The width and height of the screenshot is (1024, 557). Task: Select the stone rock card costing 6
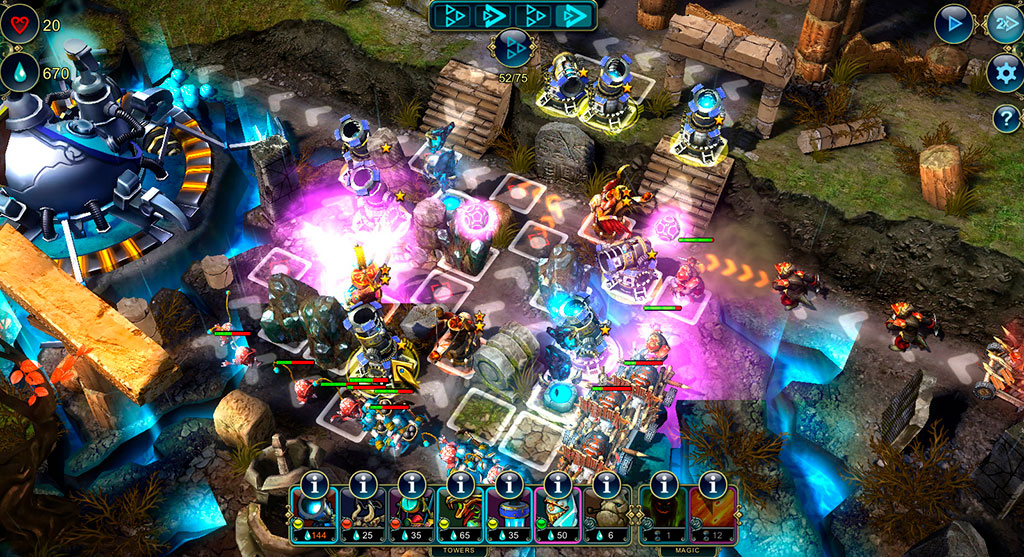pyautogui.click(x=607, y=514)
